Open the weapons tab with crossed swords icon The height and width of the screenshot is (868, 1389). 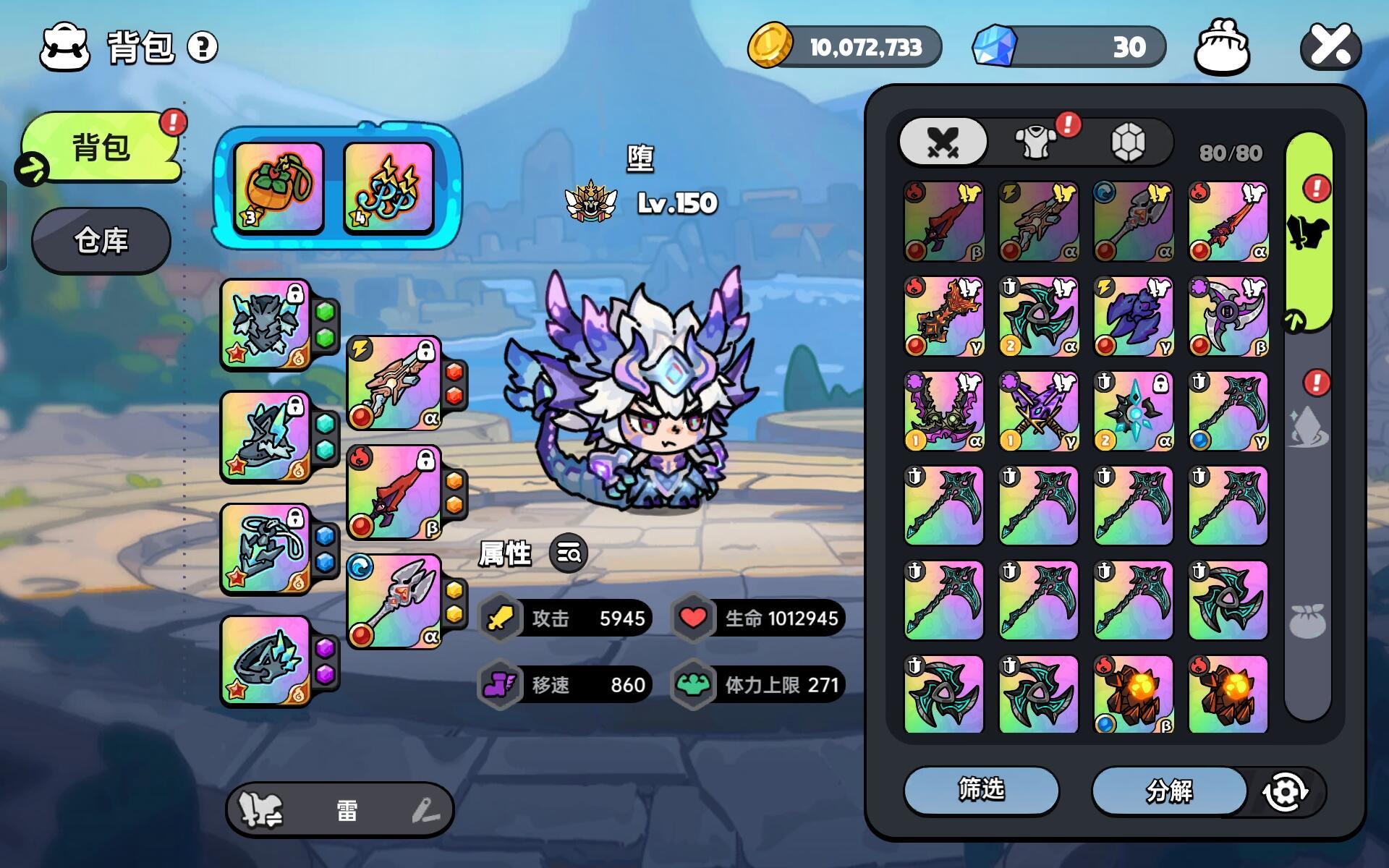943,142
